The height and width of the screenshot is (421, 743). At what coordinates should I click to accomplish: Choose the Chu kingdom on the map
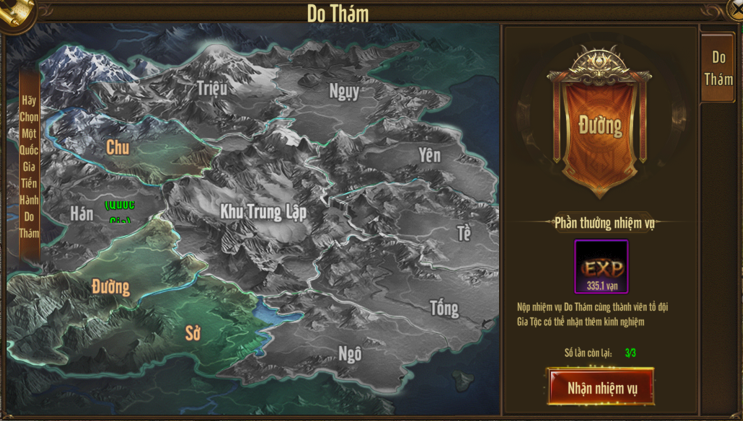pyautogui.click(x=118, y=148)
